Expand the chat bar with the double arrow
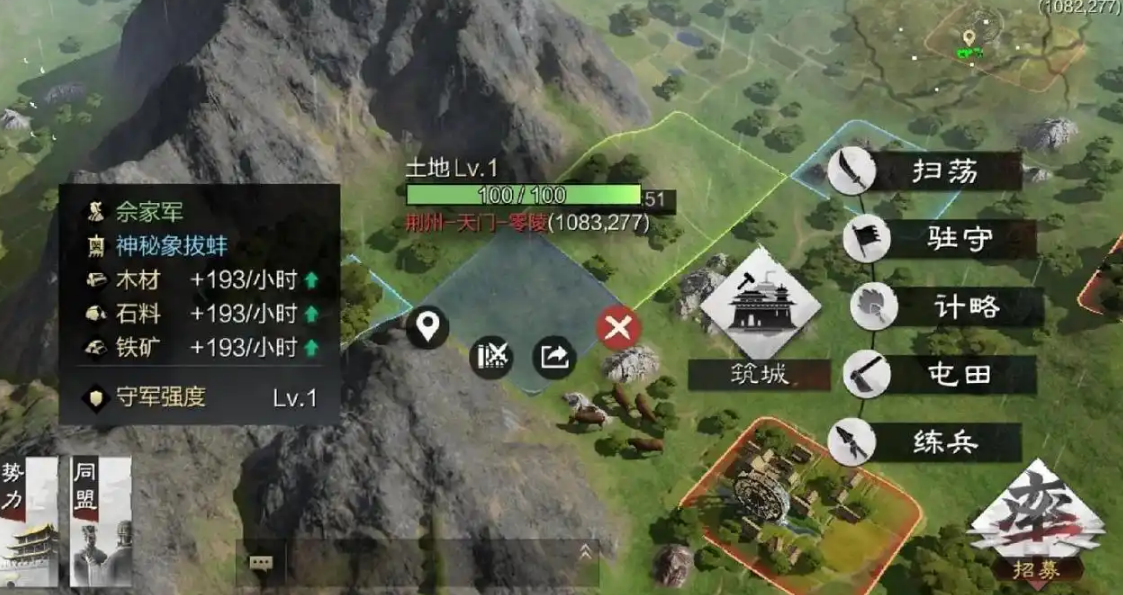This screenshot has height=595, width=1123. (x=585, y=551)
